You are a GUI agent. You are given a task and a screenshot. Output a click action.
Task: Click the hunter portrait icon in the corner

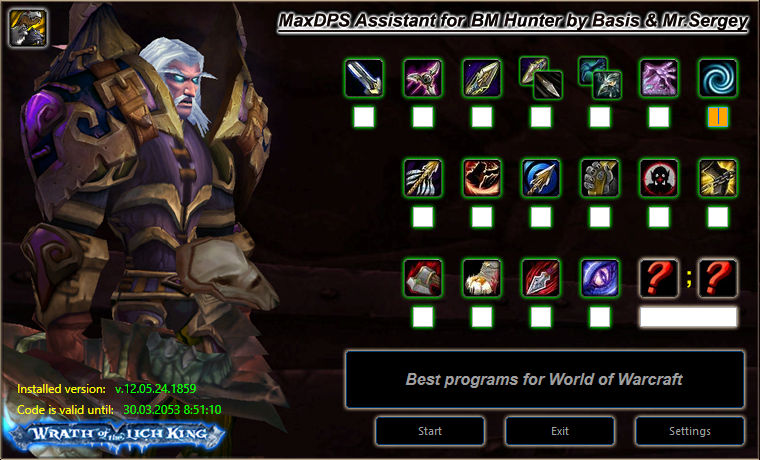click(24, 28)
